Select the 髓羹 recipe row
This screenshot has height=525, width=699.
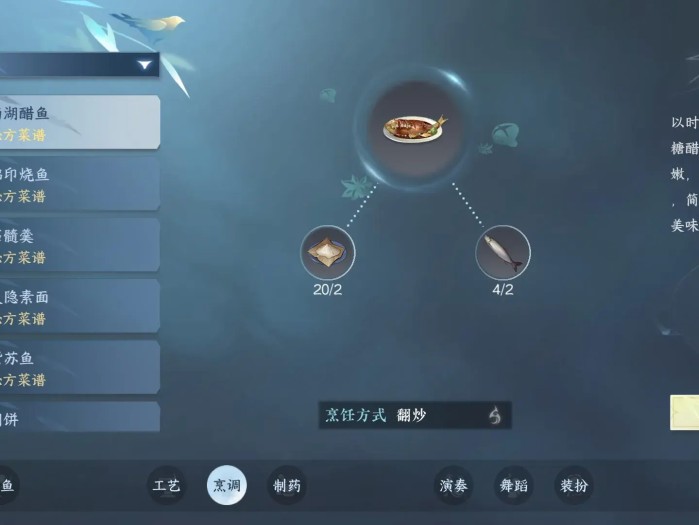(x=78, y=245)
